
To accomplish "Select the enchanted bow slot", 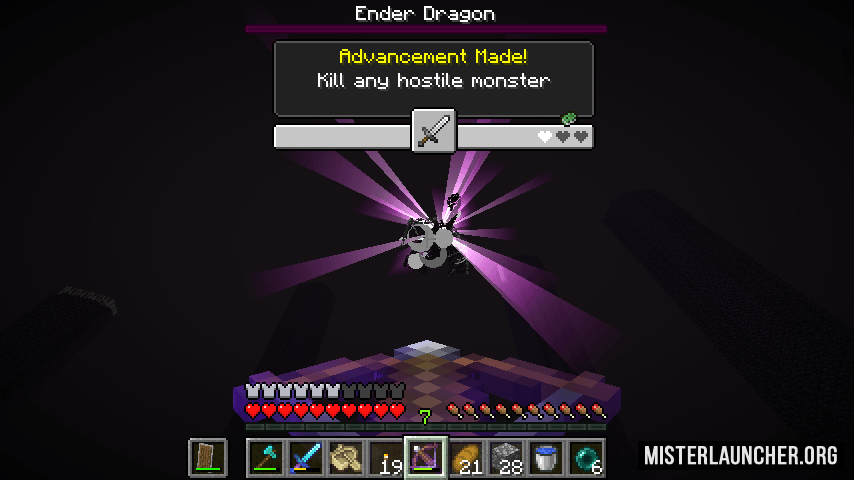I will pos(426,457).
